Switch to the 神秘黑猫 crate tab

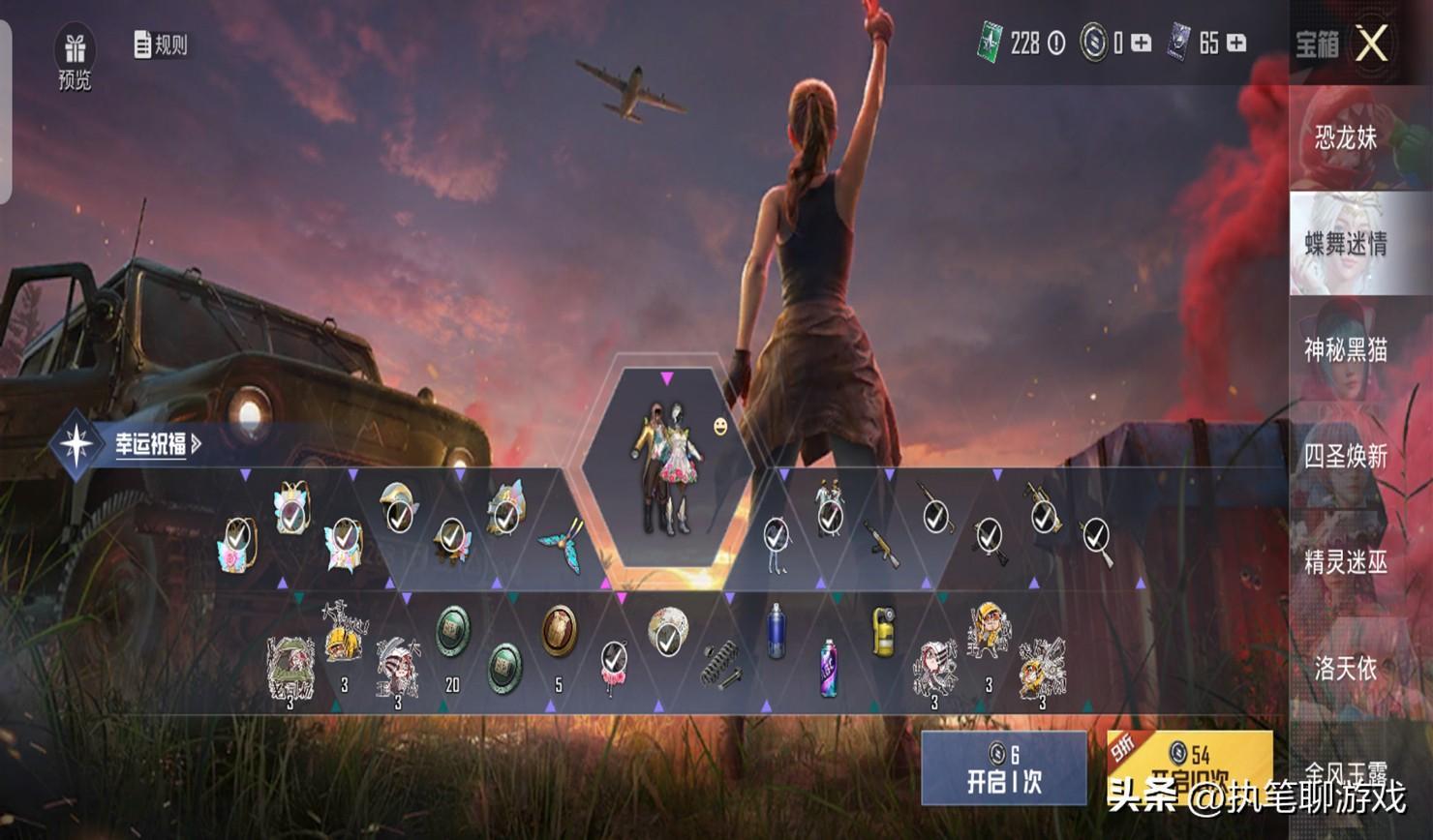point(1346,349)
